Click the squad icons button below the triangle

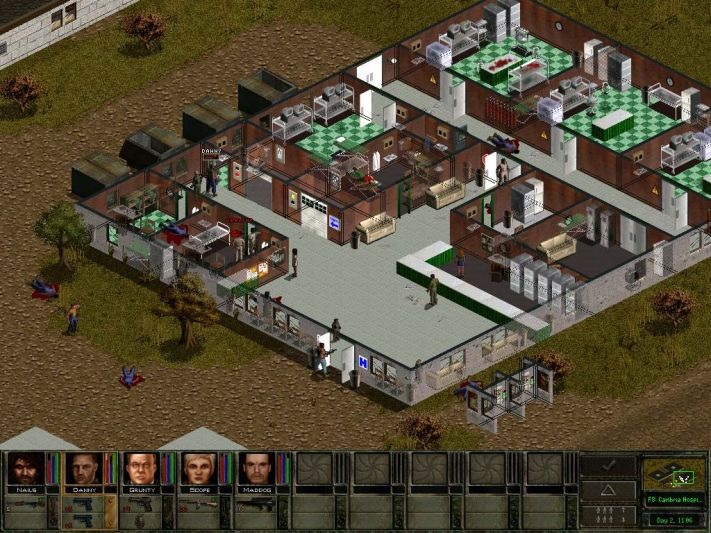point(609,514)
